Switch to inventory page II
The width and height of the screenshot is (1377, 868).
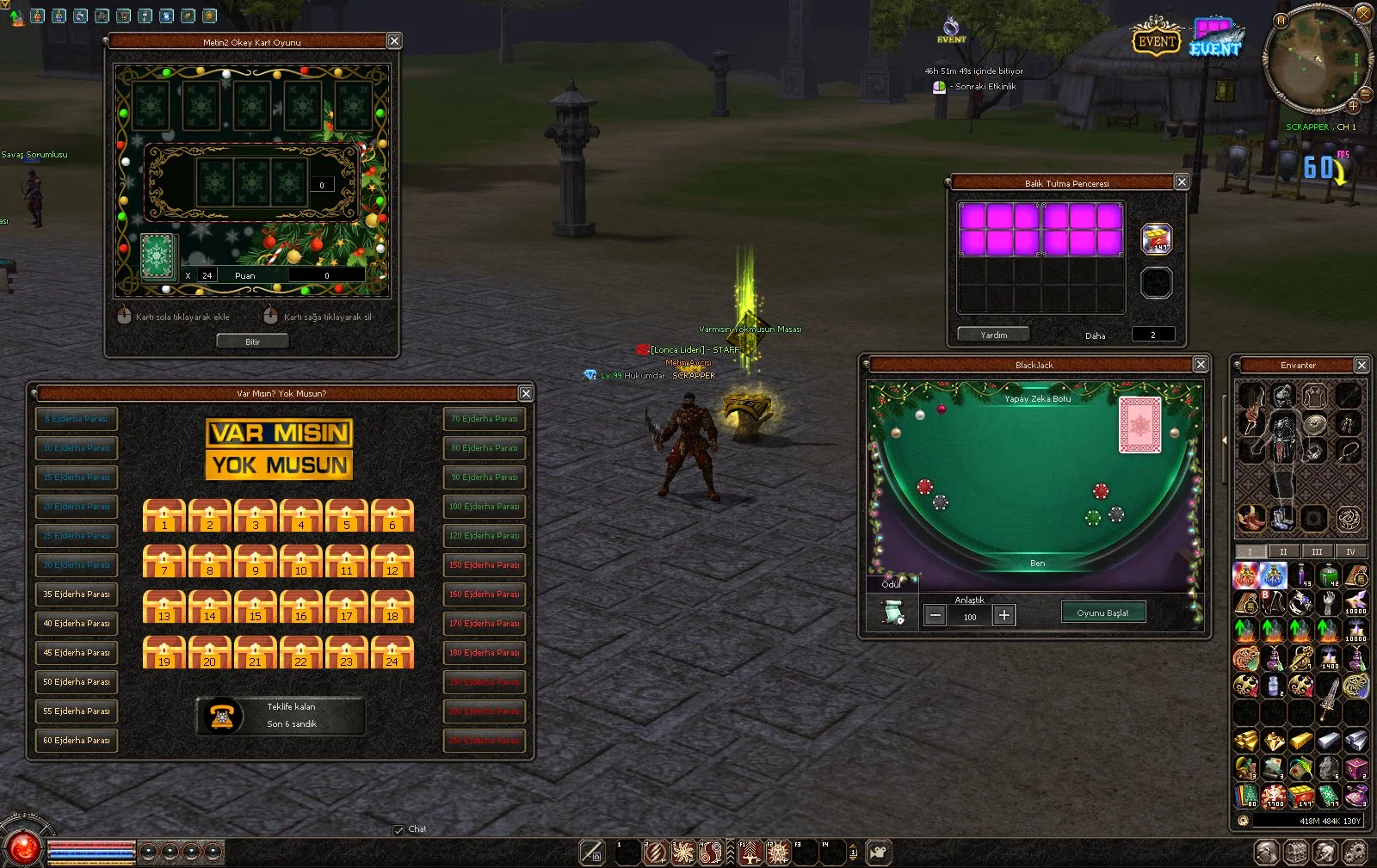(1283, 551)
